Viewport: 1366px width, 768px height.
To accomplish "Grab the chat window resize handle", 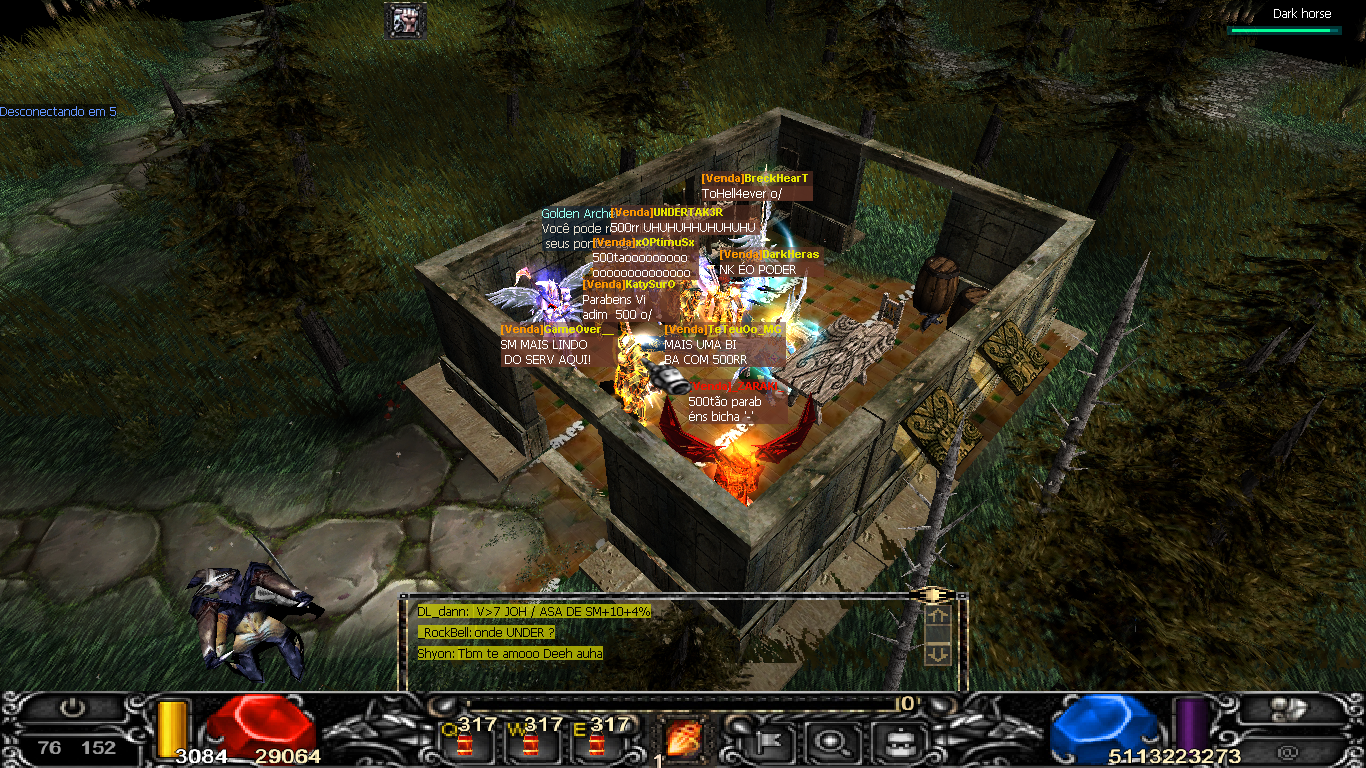I will [932, 594].
